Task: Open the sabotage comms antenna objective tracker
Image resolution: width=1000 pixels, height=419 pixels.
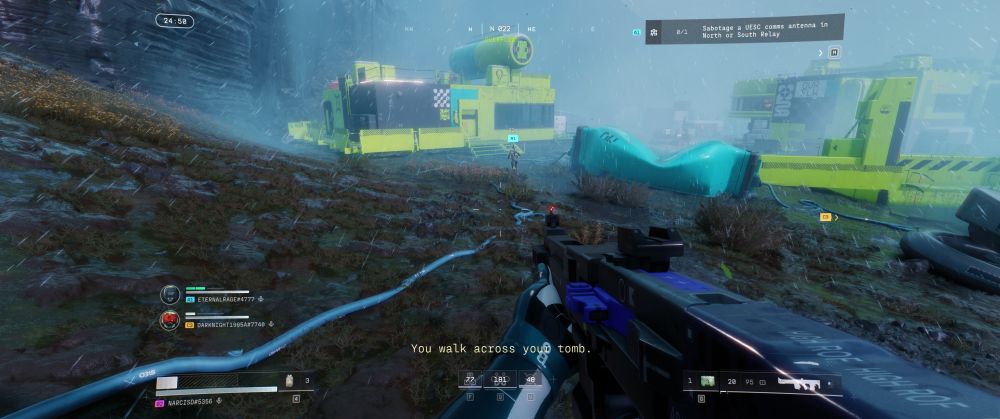Action: point(744,31)
